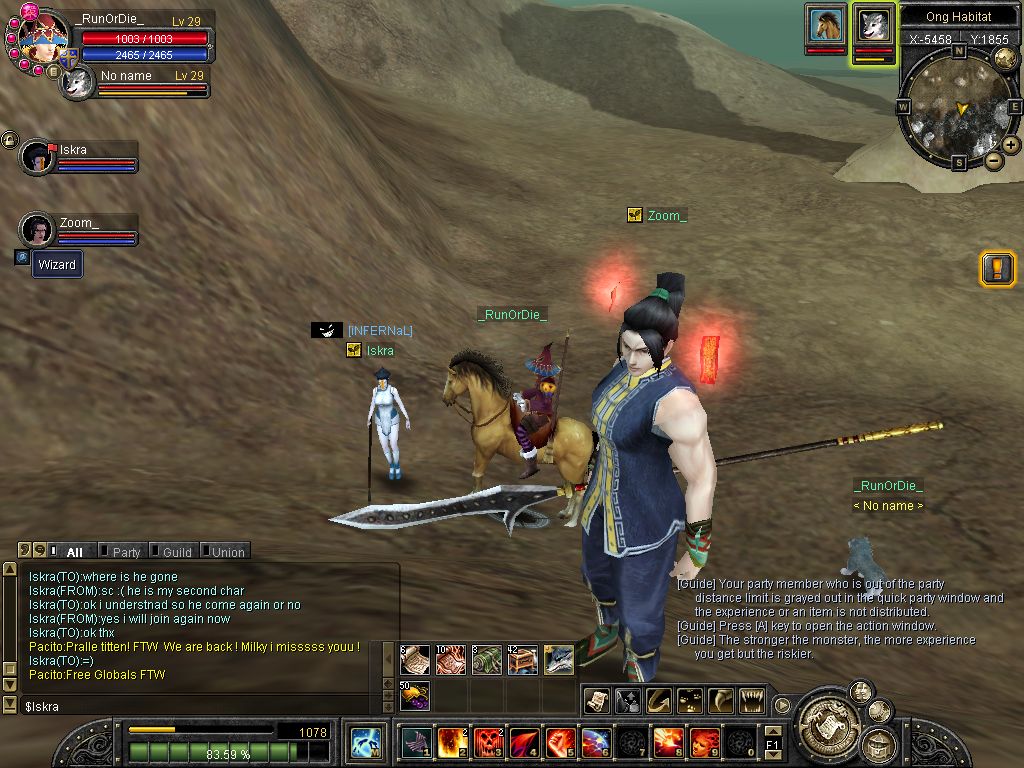Screen dimensions: 1024x768
Task: Select the horse pet portrait
Action: point(825,25)
